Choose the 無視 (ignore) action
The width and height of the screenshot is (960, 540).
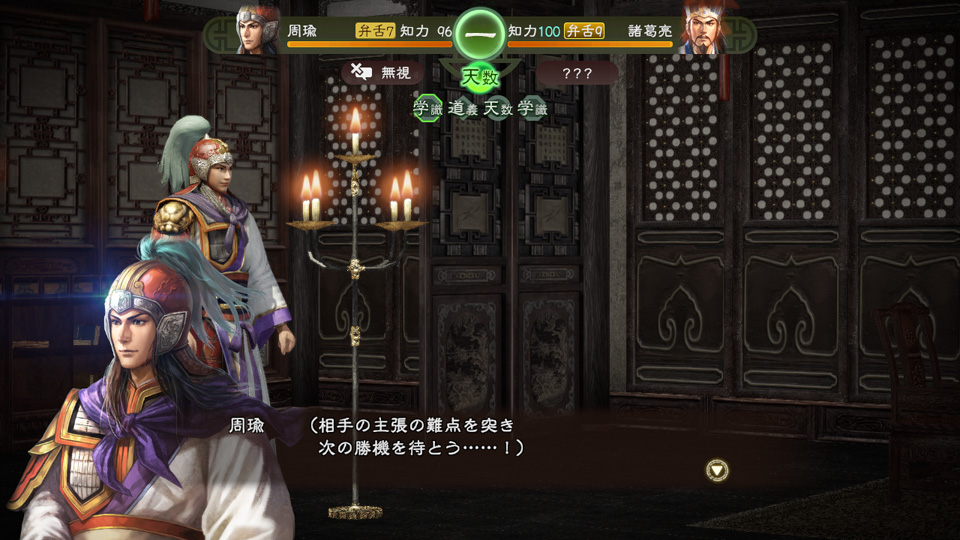click(x=381, y=72)
